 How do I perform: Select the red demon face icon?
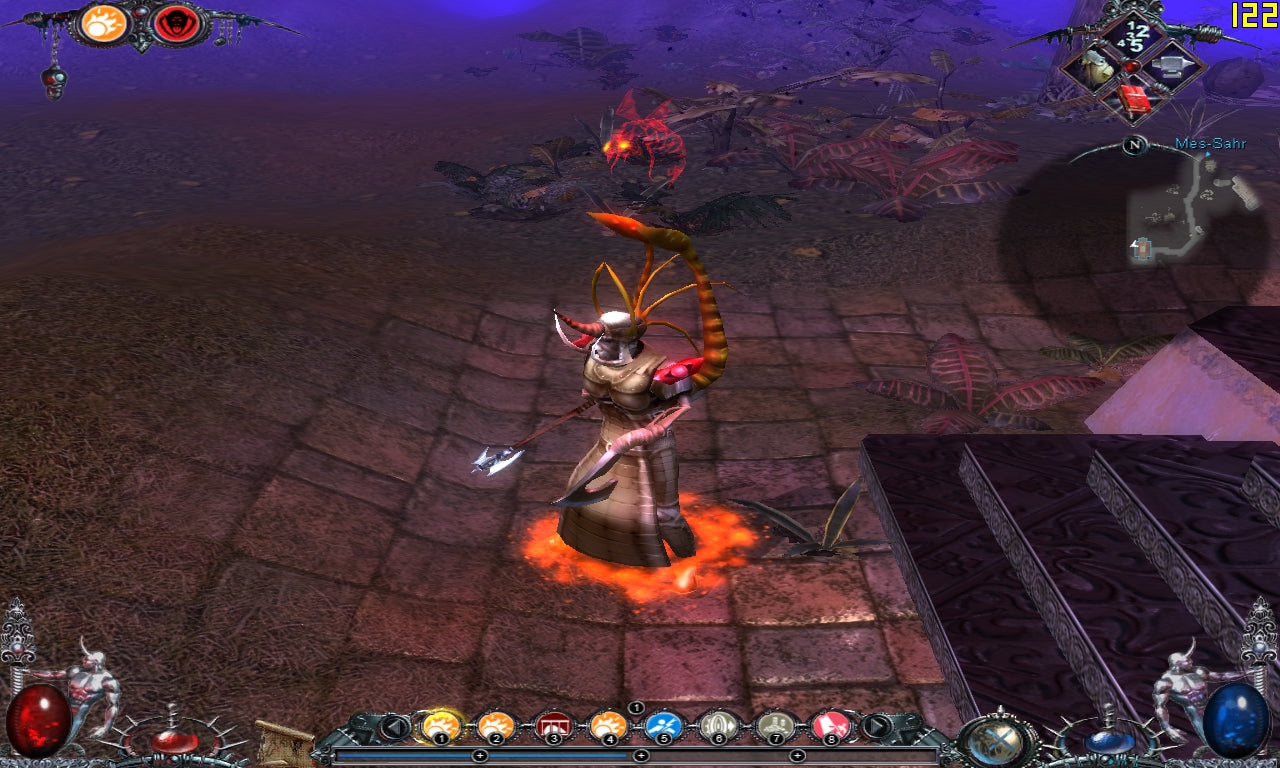[175, 24]
